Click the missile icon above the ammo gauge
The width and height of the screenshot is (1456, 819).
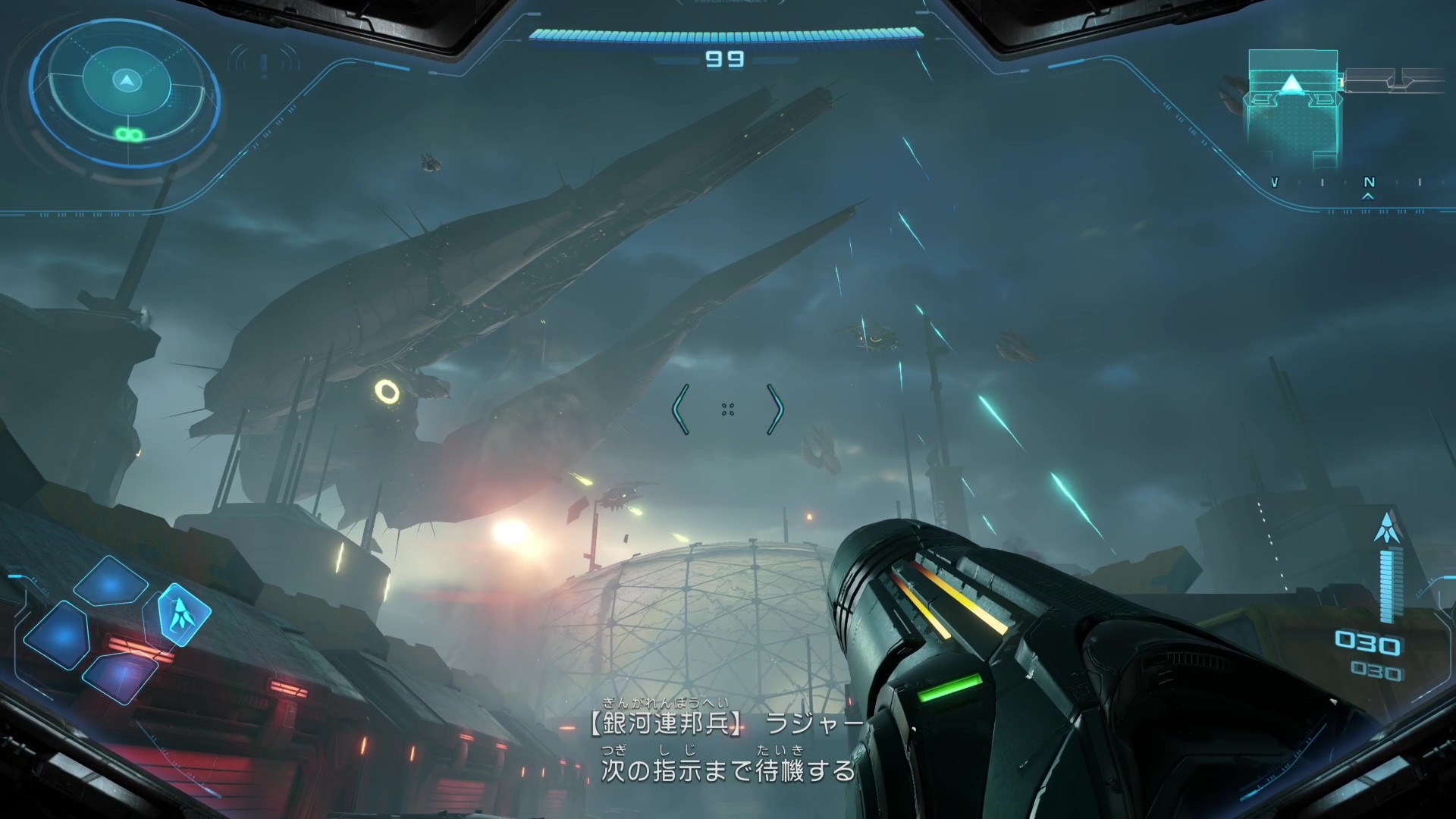tap(1388, 526)
